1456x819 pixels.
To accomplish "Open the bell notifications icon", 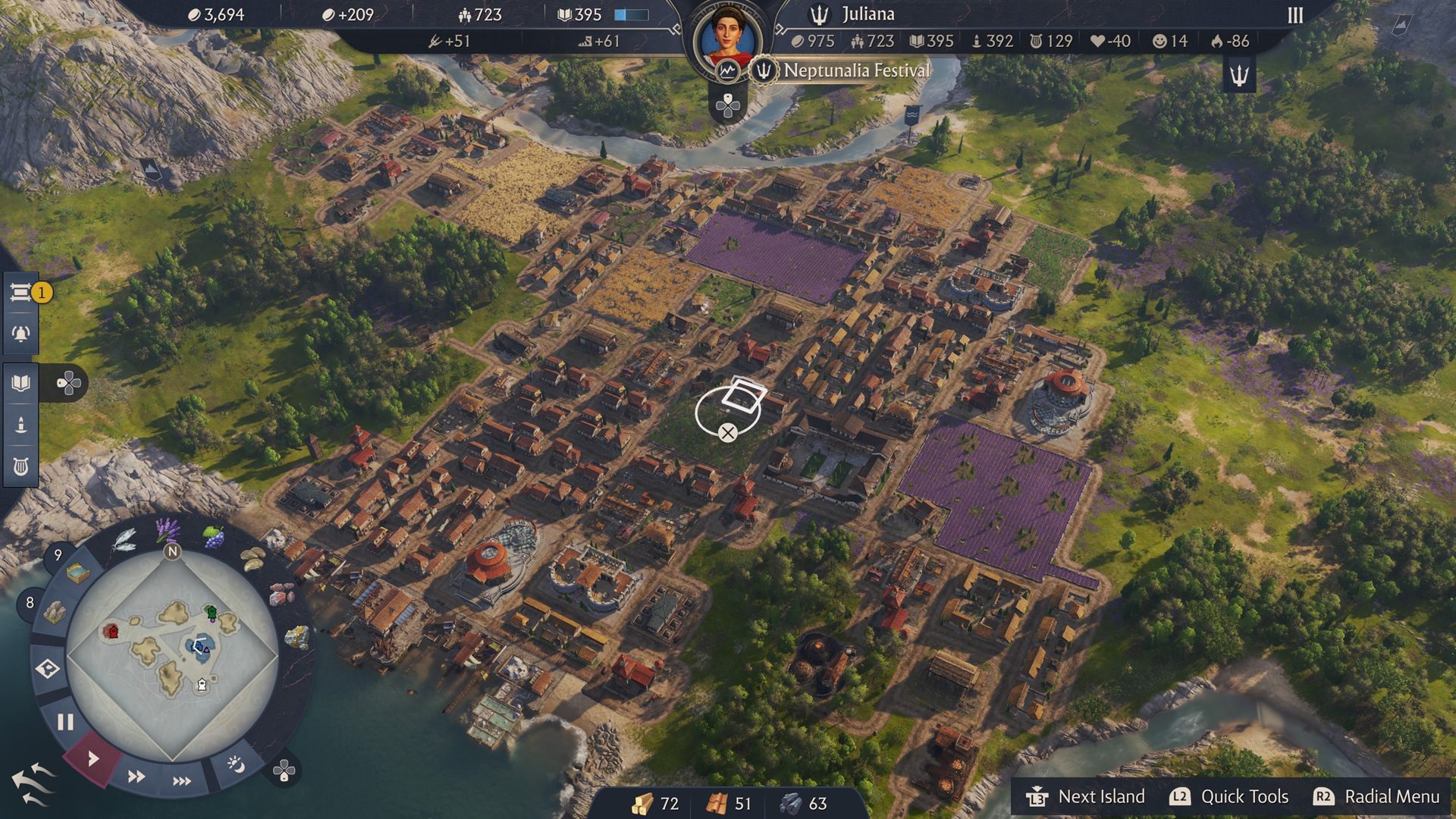I will (x=21, y=334).
